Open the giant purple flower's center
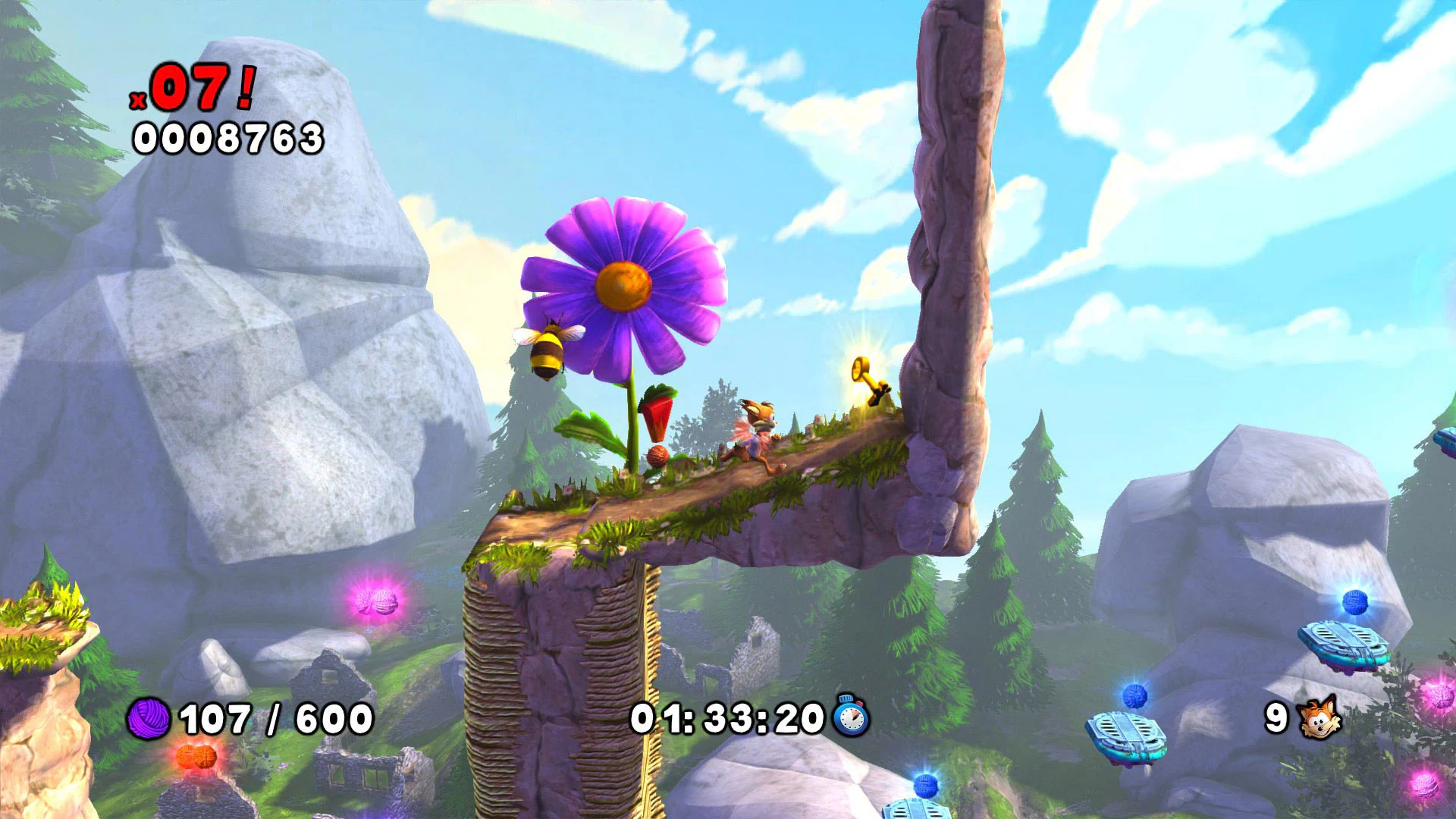Viewport: 1456px width, 819px height. 623,288
